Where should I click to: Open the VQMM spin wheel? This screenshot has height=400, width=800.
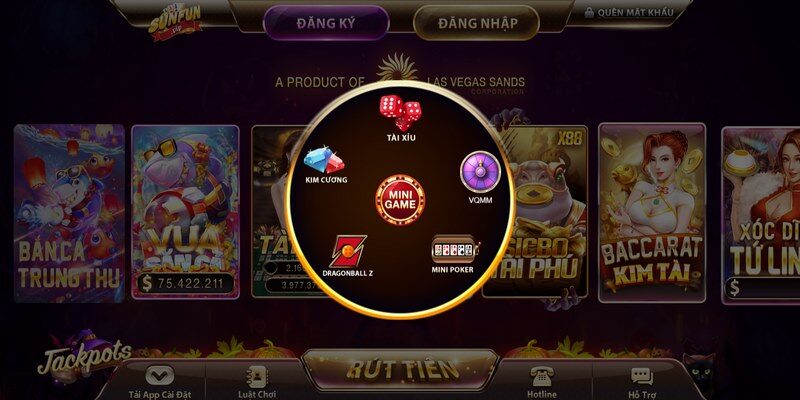pos(479,176)
